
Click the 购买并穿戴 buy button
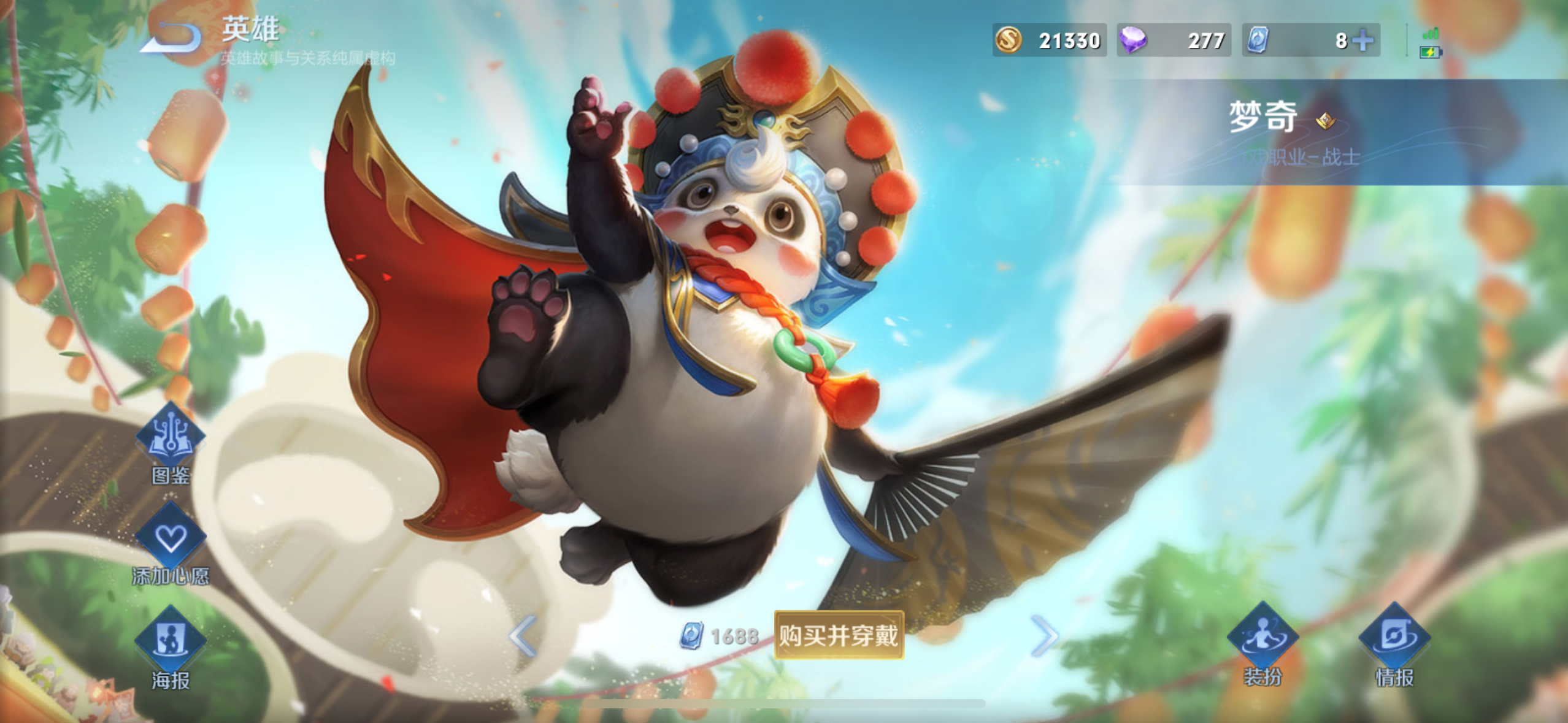click(x=839, y=635)
